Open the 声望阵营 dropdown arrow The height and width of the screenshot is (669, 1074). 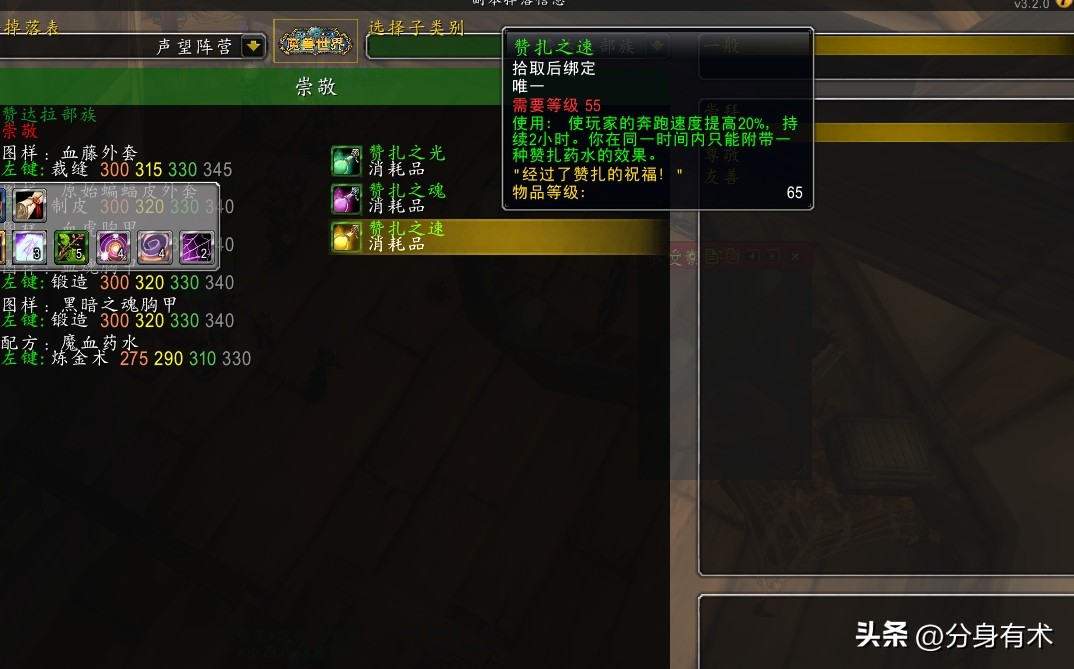click(253, 45)
